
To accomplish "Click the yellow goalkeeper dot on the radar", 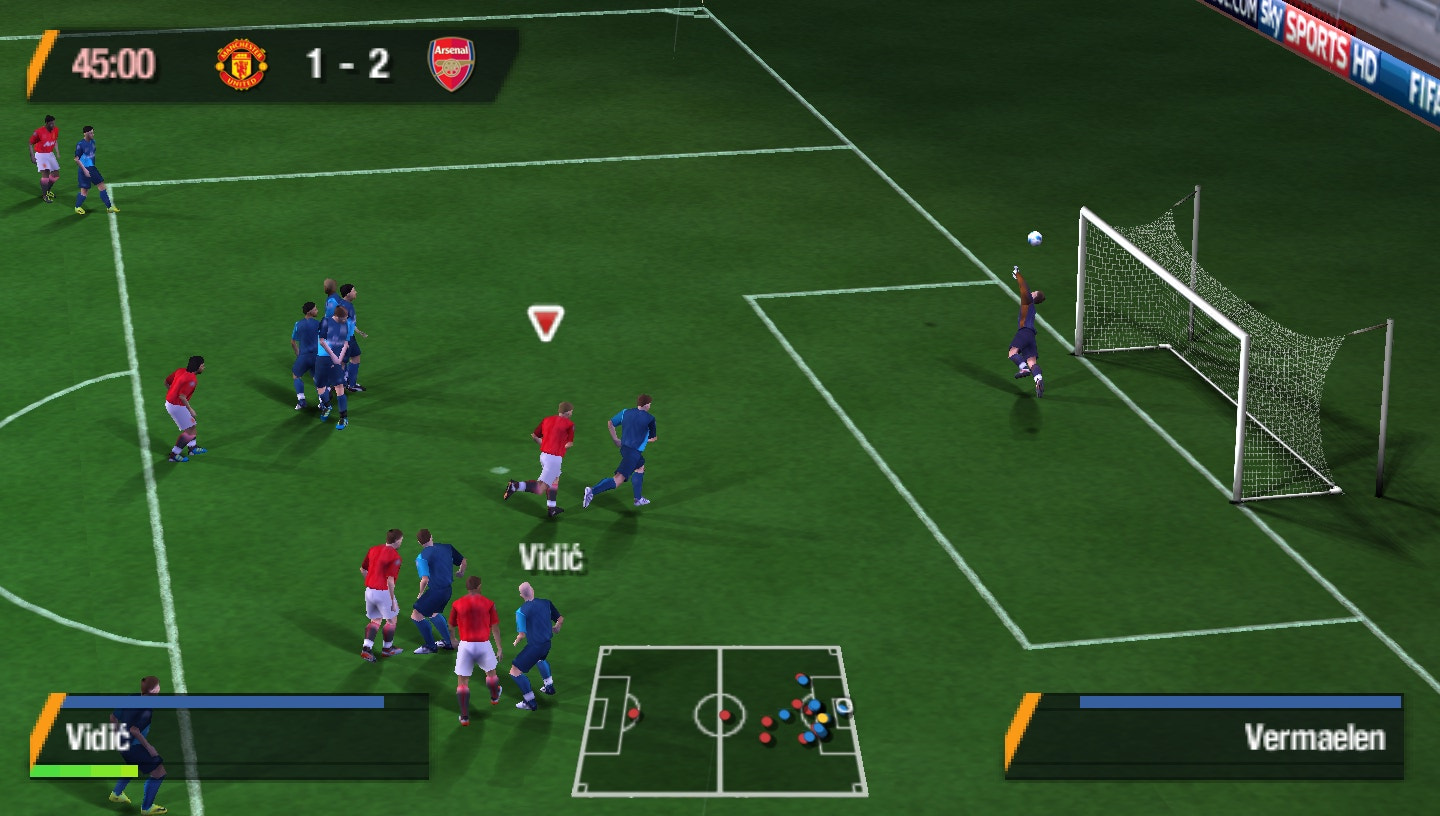I will (823, 718).
